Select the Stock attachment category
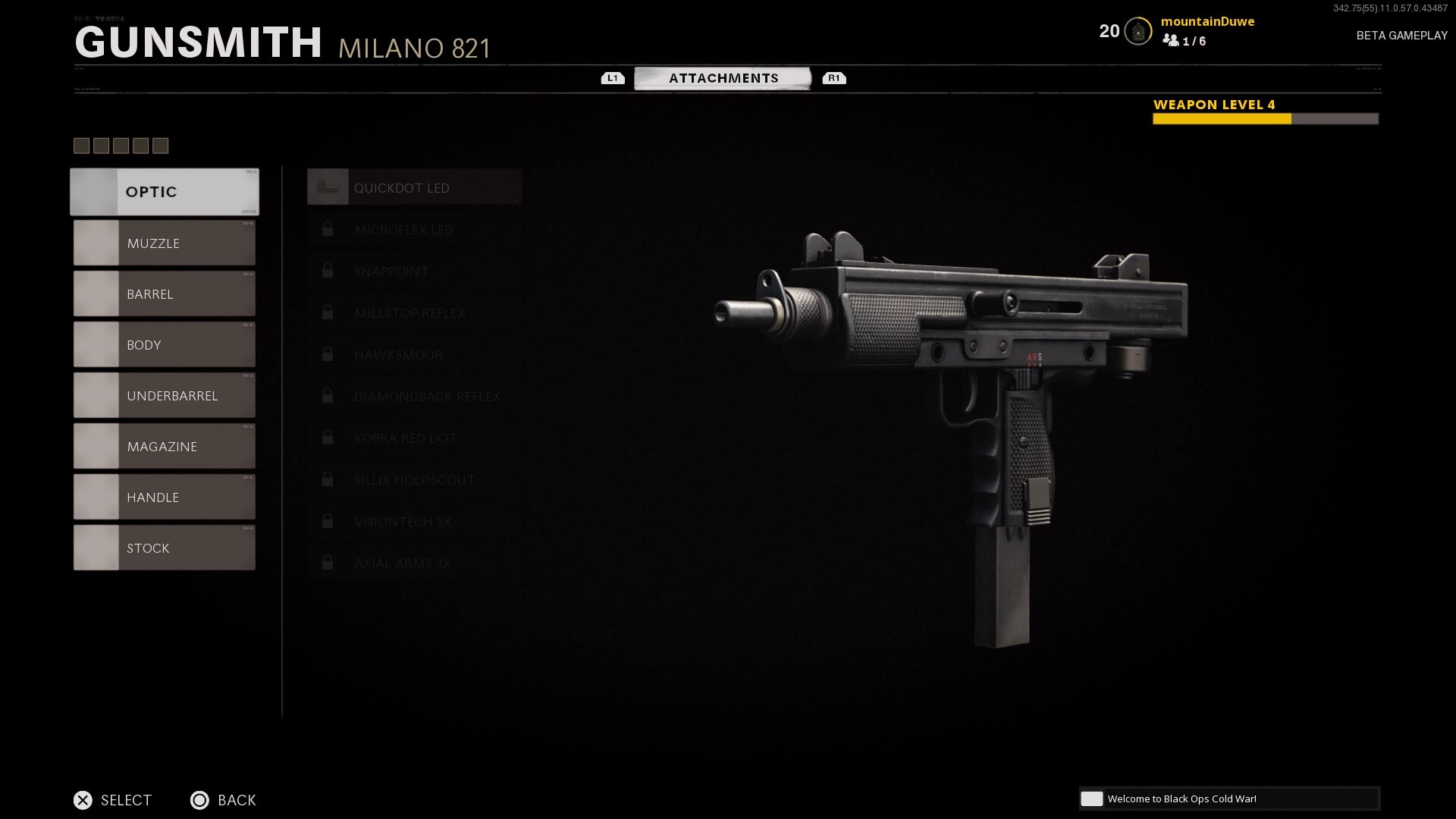The height and width of the screenshot is (819, 1456). (x=165, y=548)
